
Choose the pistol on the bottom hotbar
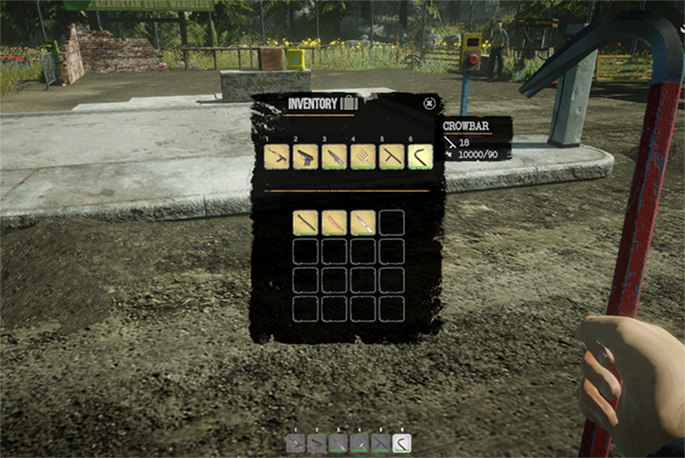[316, 443]
